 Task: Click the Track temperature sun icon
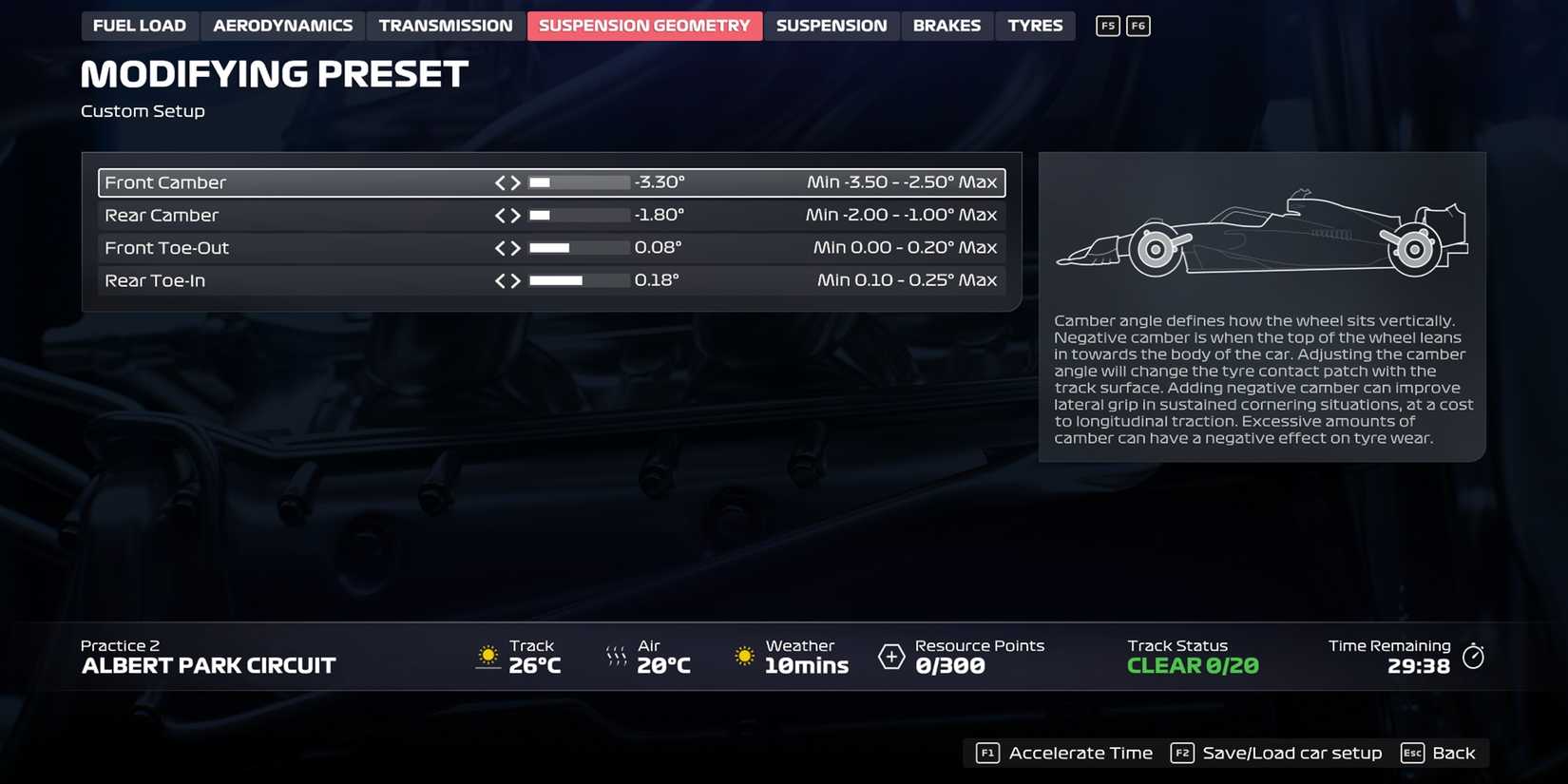coord(488,656)
